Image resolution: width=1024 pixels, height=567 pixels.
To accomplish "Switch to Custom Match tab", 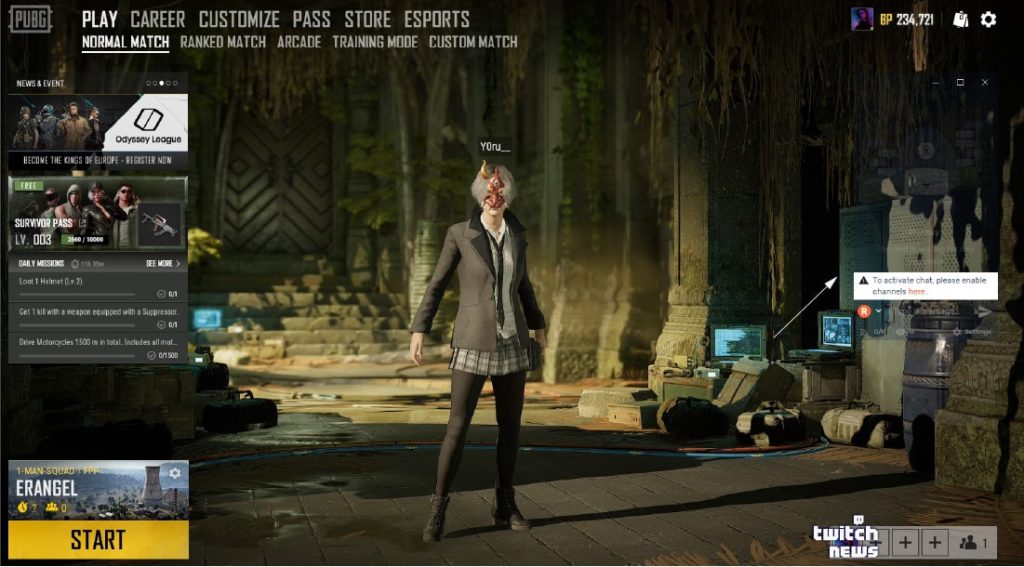I will point(473,42).
